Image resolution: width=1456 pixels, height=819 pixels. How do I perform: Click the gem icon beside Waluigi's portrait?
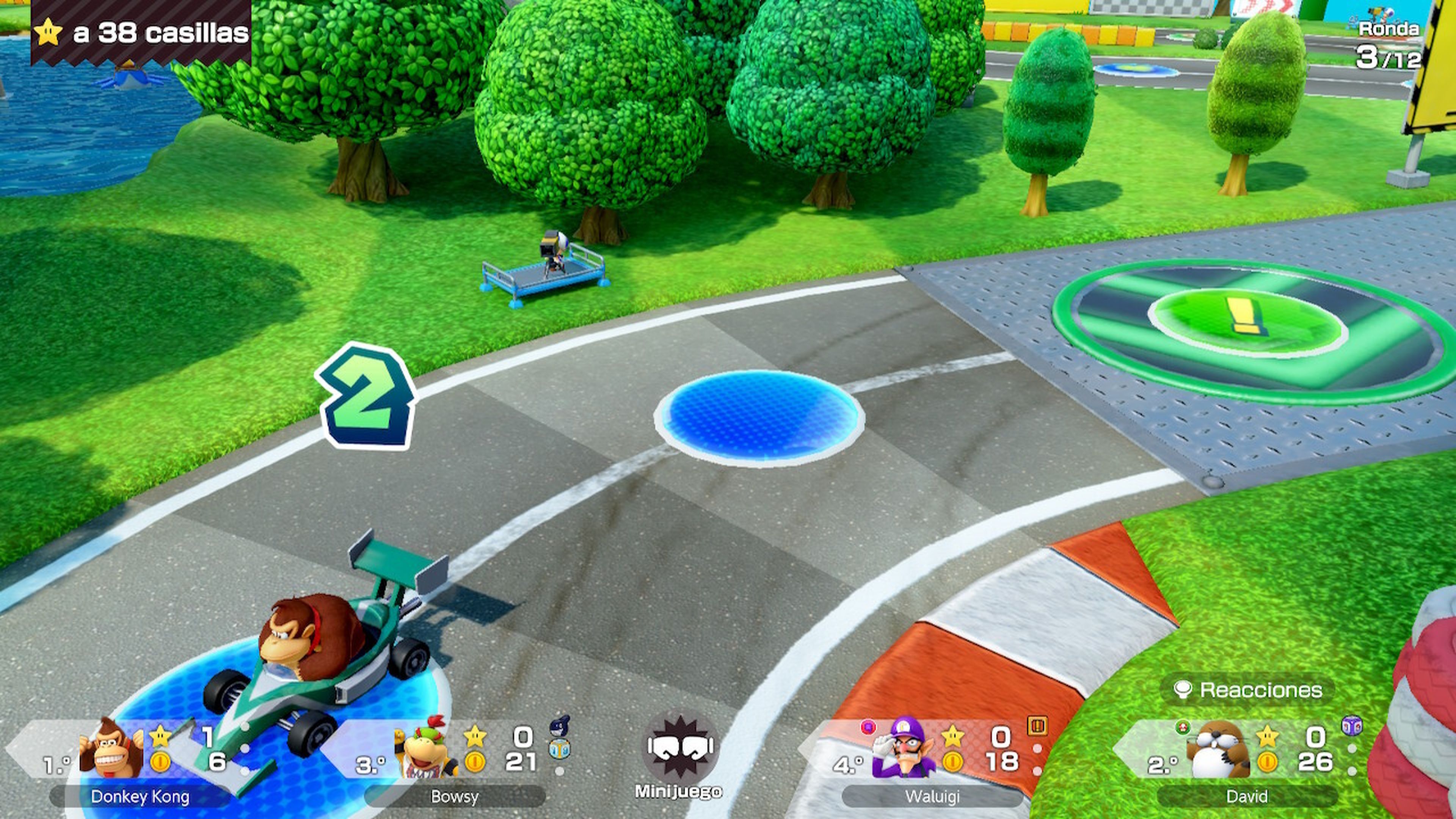point(869,728)
